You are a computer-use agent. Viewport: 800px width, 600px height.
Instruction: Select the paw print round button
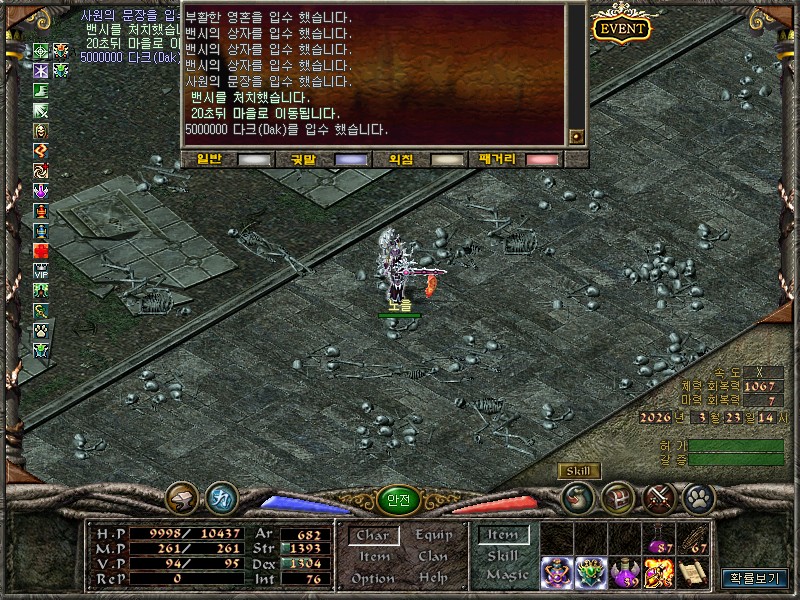point(697,497)
